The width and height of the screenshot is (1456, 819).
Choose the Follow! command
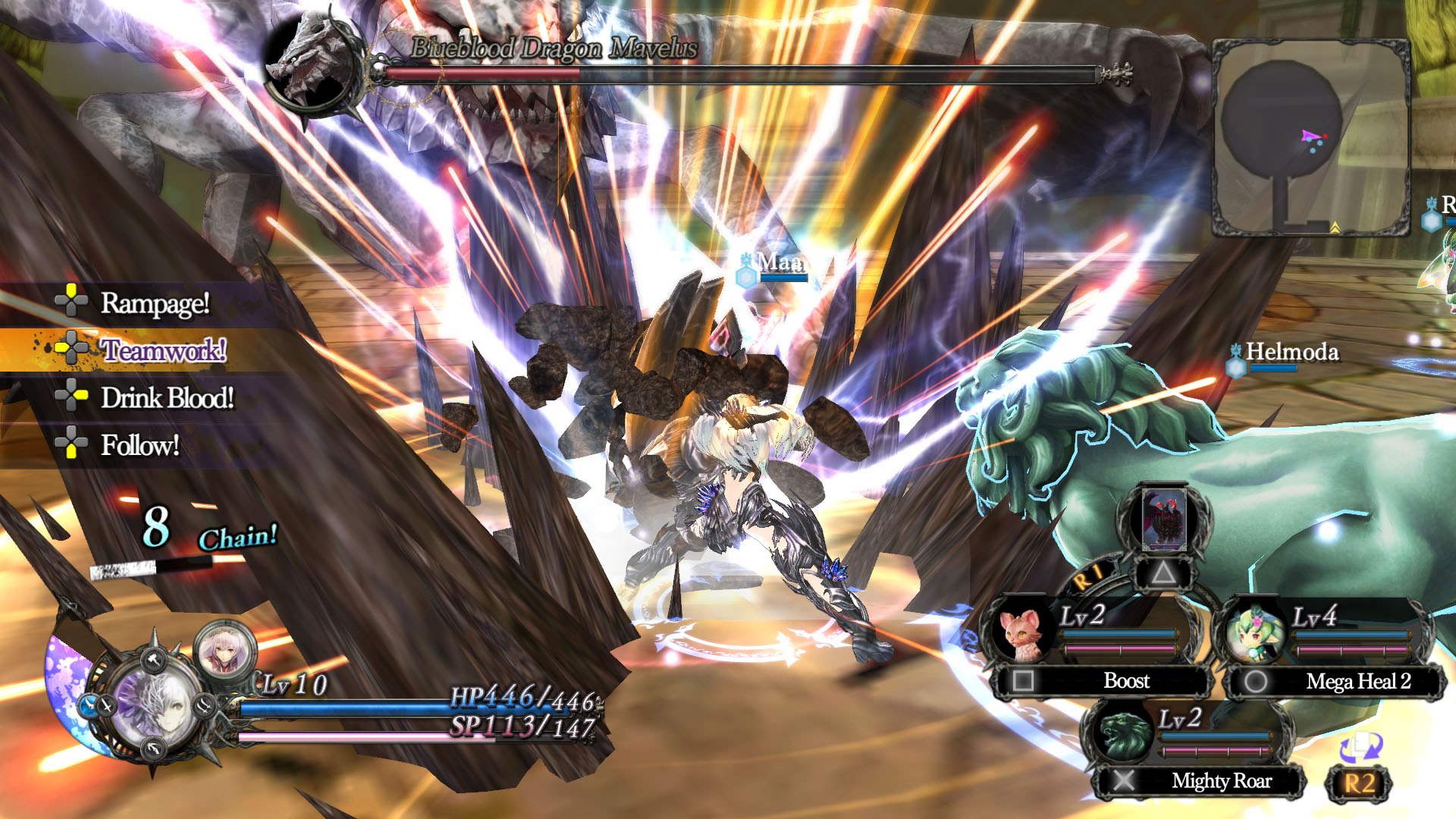140,444
